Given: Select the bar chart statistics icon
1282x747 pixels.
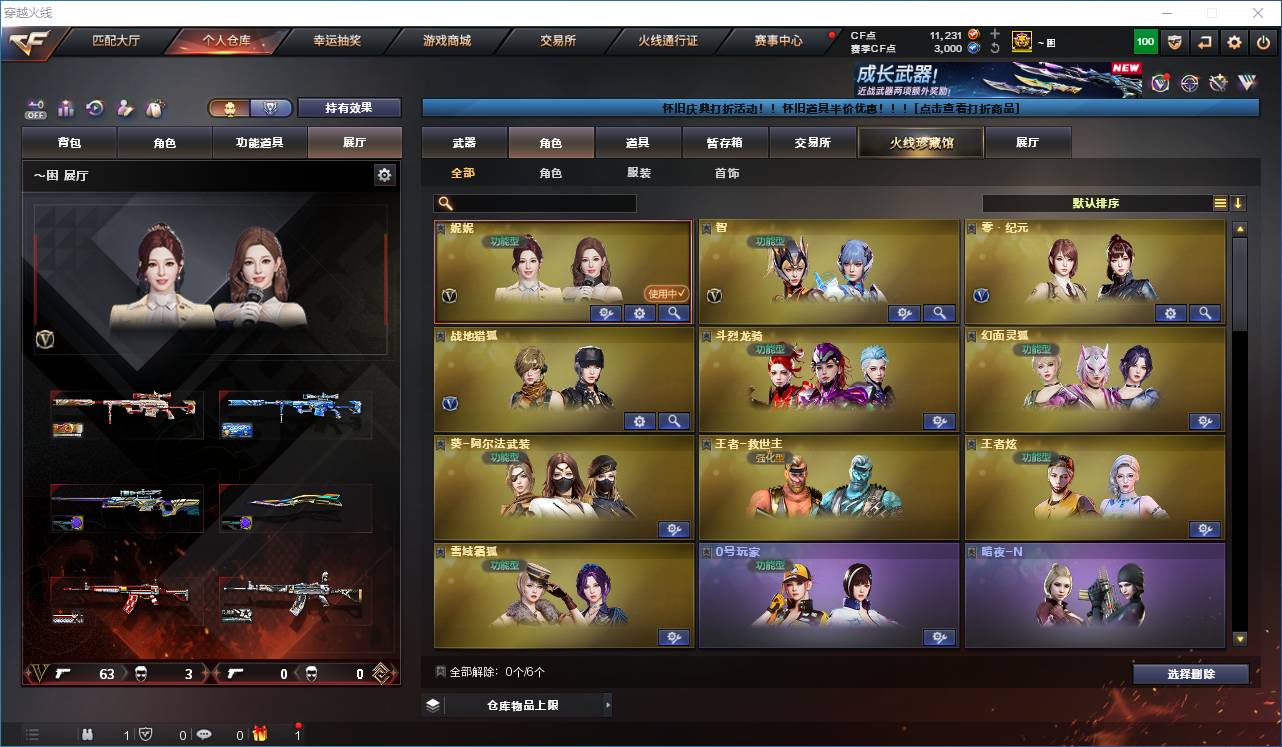Looking at the screenshot, I should 66,107.
